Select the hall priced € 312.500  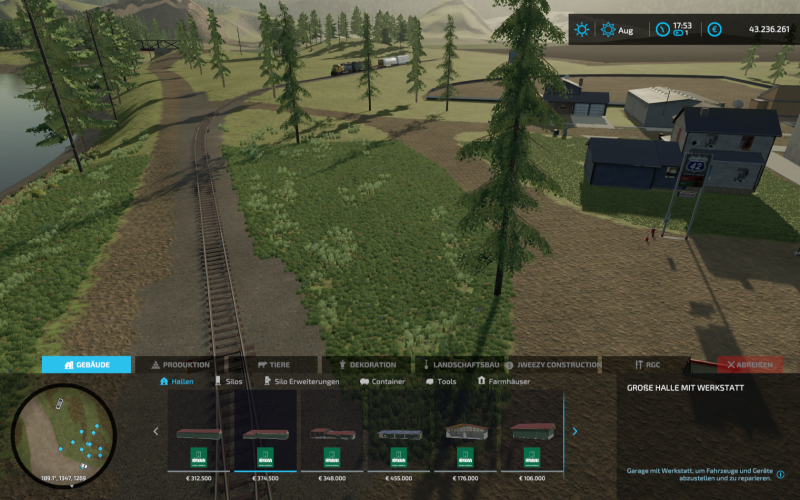tap(199, 440)
